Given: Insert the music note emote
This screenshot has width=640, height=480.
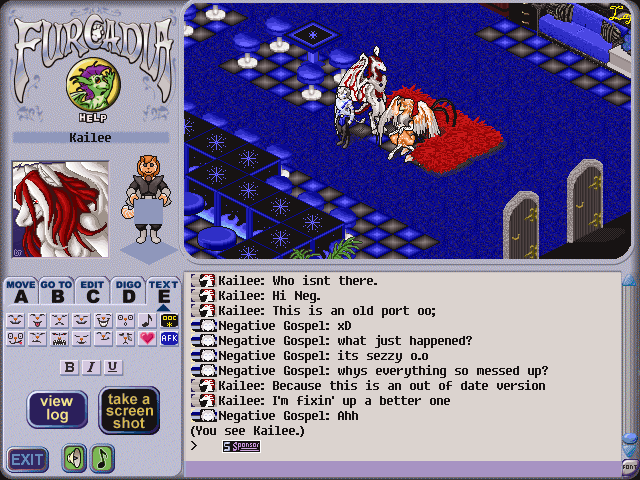Looking at the screenshot, I should pos(147,320).
